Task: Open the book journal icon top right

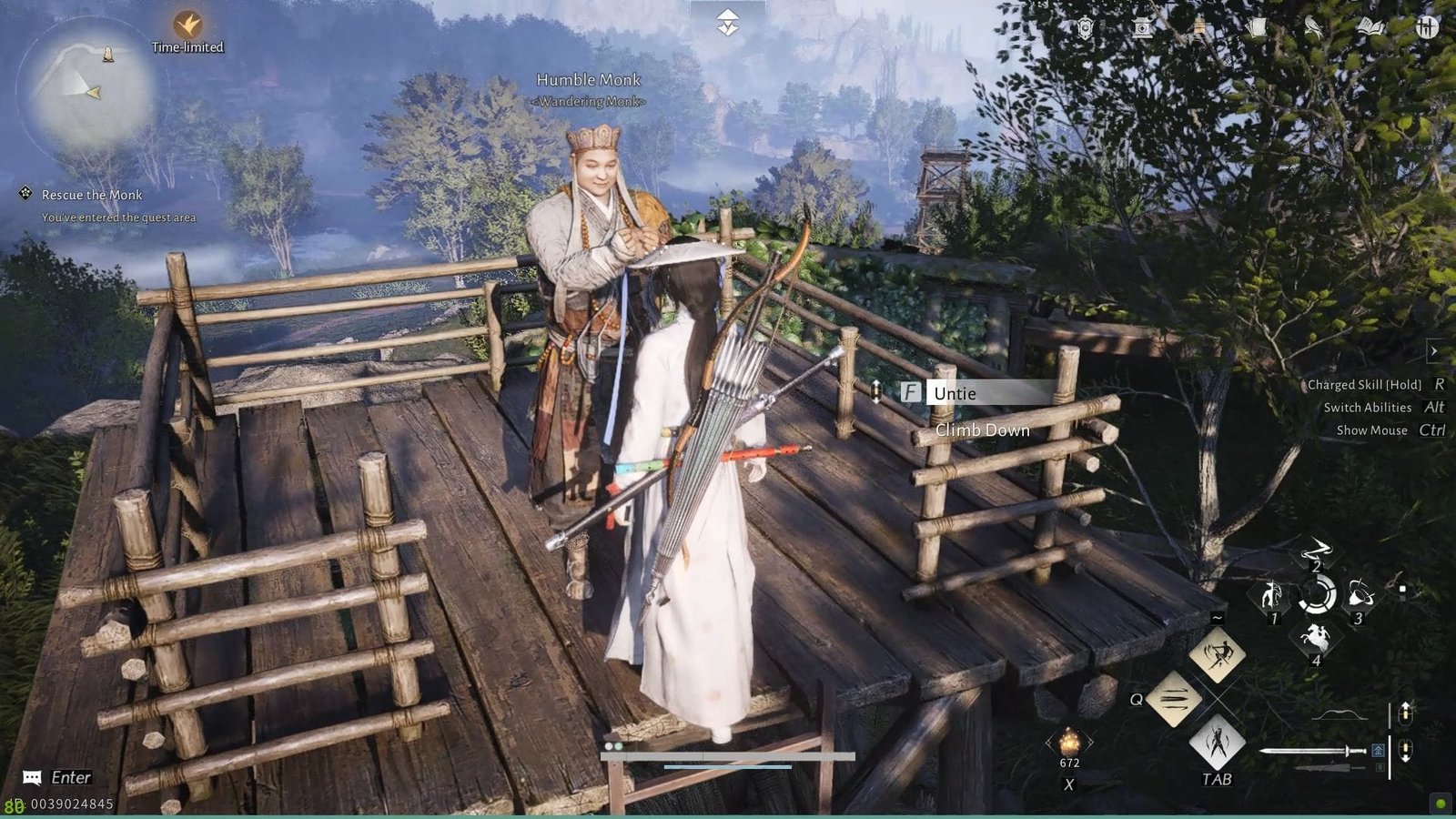Action: 1371,27
